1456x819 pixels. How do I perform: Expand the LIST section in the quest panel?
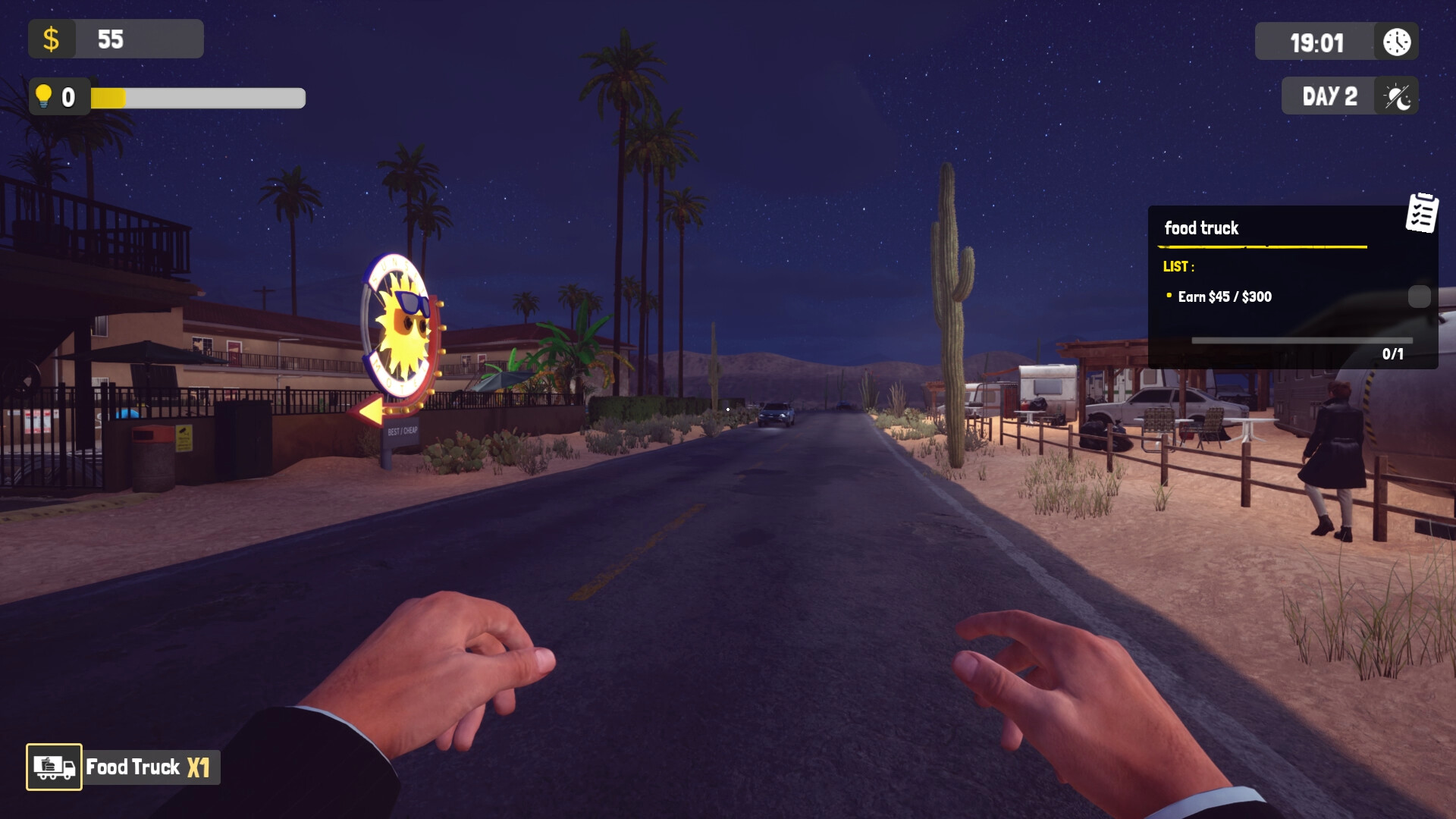(x=1178, y=267)
